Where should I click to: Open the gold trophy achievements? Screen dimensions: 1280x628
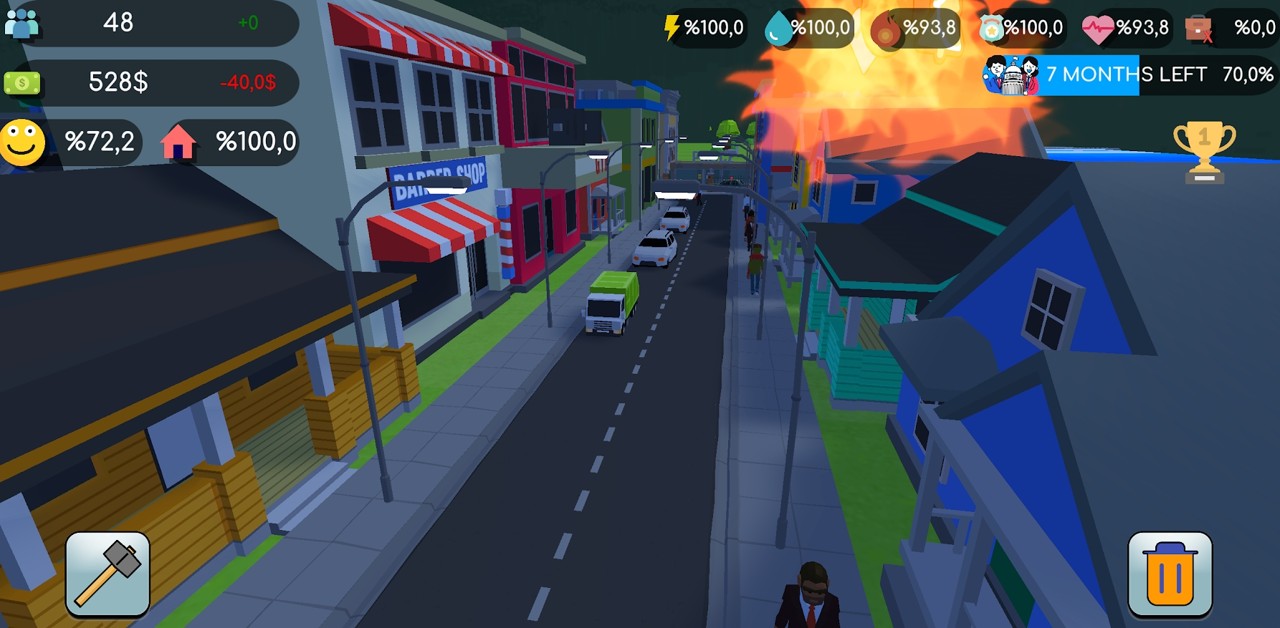(x=1204, y=152)
